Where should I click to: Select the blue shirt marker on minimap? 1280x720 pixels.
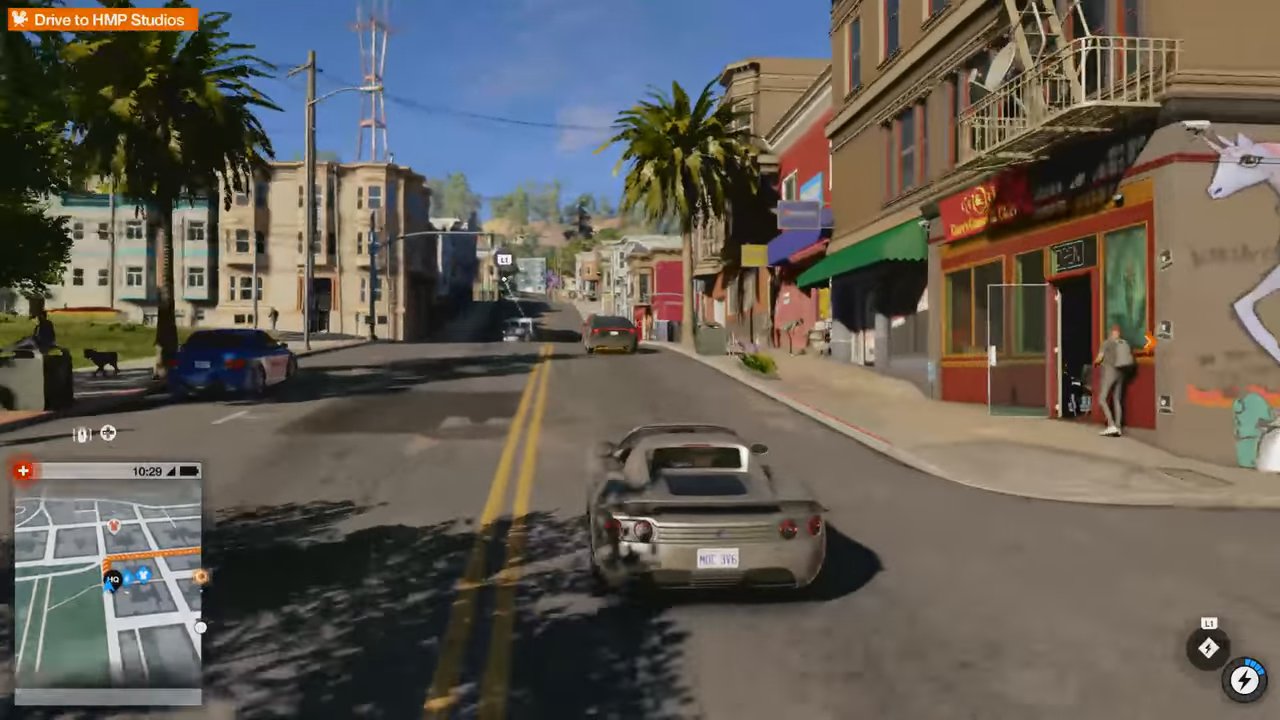(143, 574)
